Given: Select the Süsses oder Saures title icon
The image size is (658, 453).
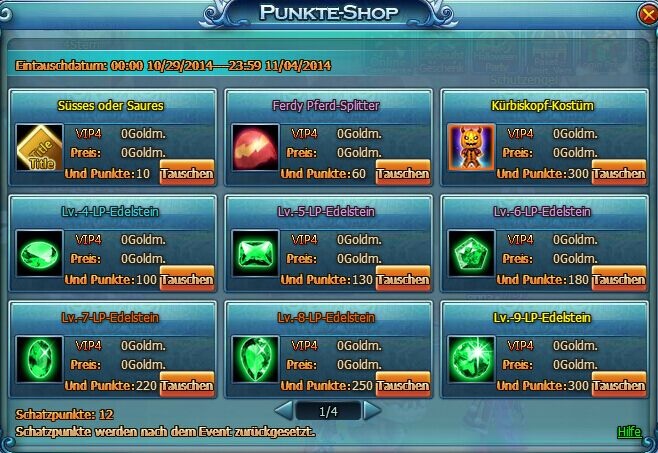Looking at the screenshot, I should click(39, 147).
